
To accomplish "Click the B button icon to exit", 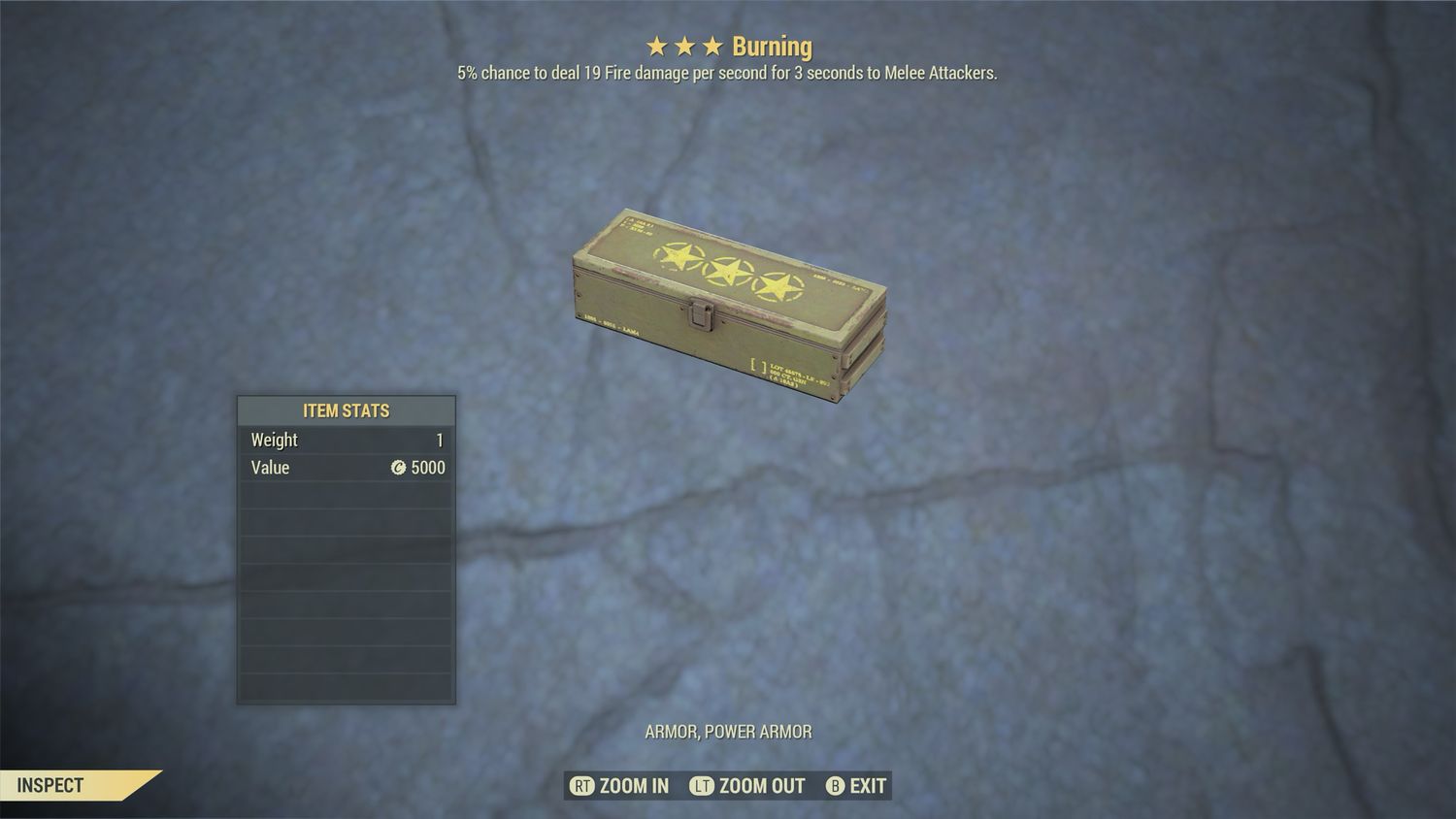I will 834,786.
